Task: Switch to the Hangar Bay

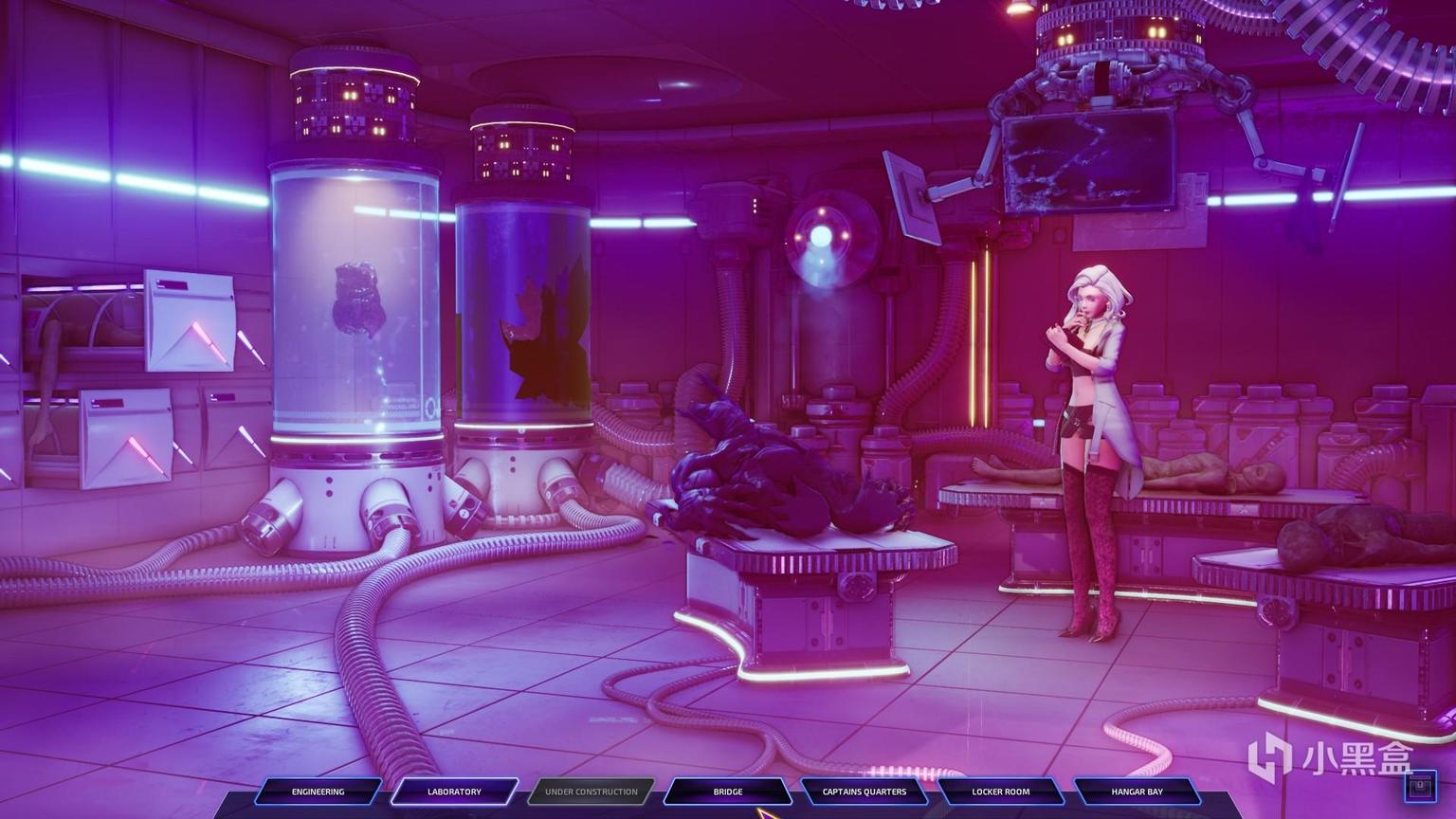Action: 1137,792
